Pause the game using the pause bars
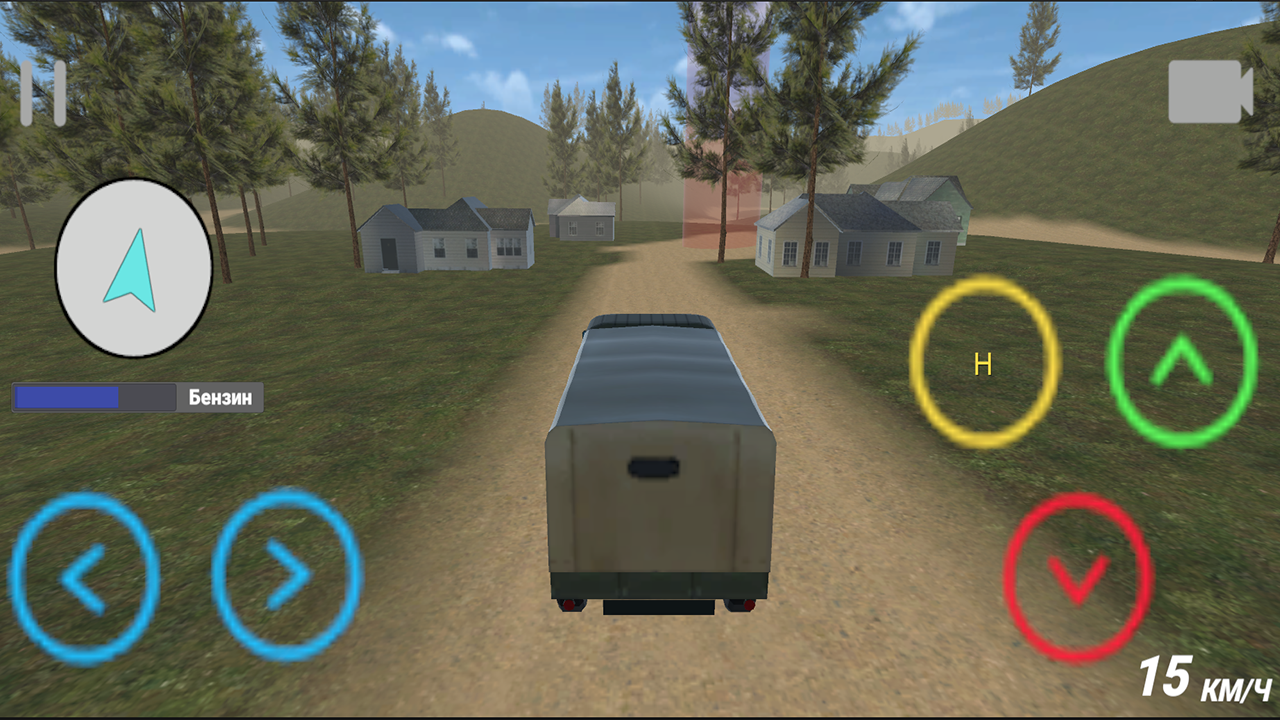 44,92
